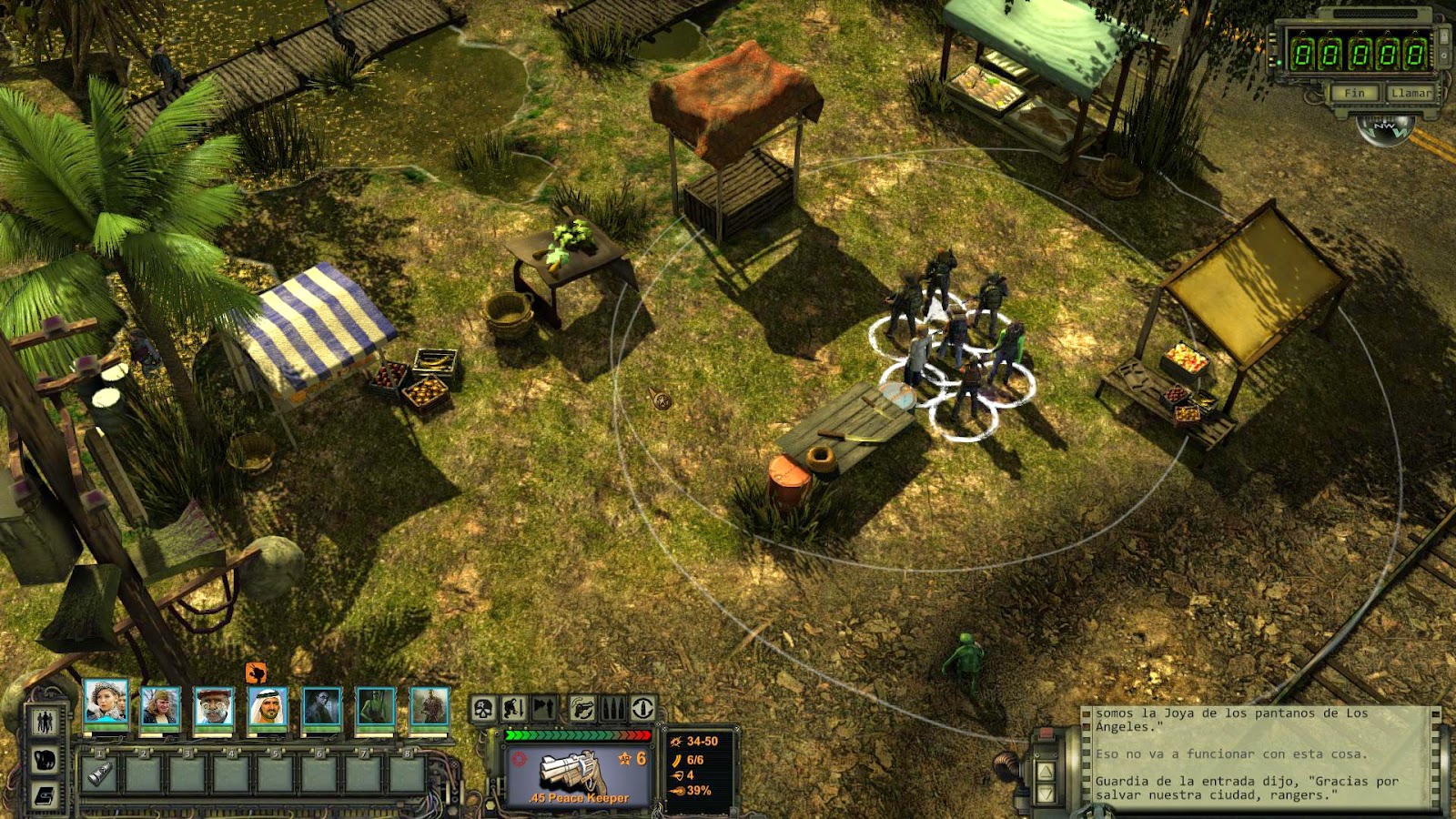1456x819 pixels.
Task: Click the message log down arrow button
Action: [1046, 794]
